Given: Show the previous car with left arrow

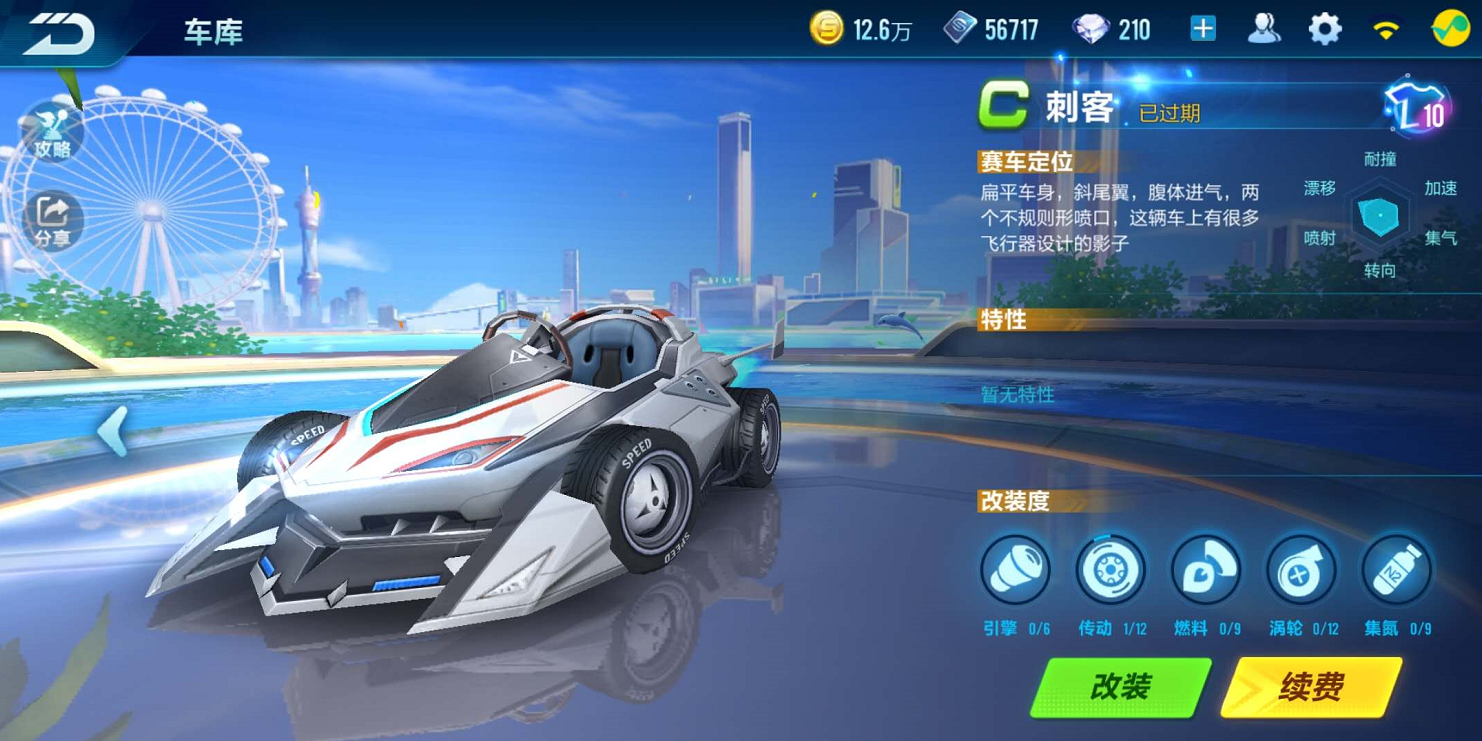Looking at the screenshot, I should point(112,432).
